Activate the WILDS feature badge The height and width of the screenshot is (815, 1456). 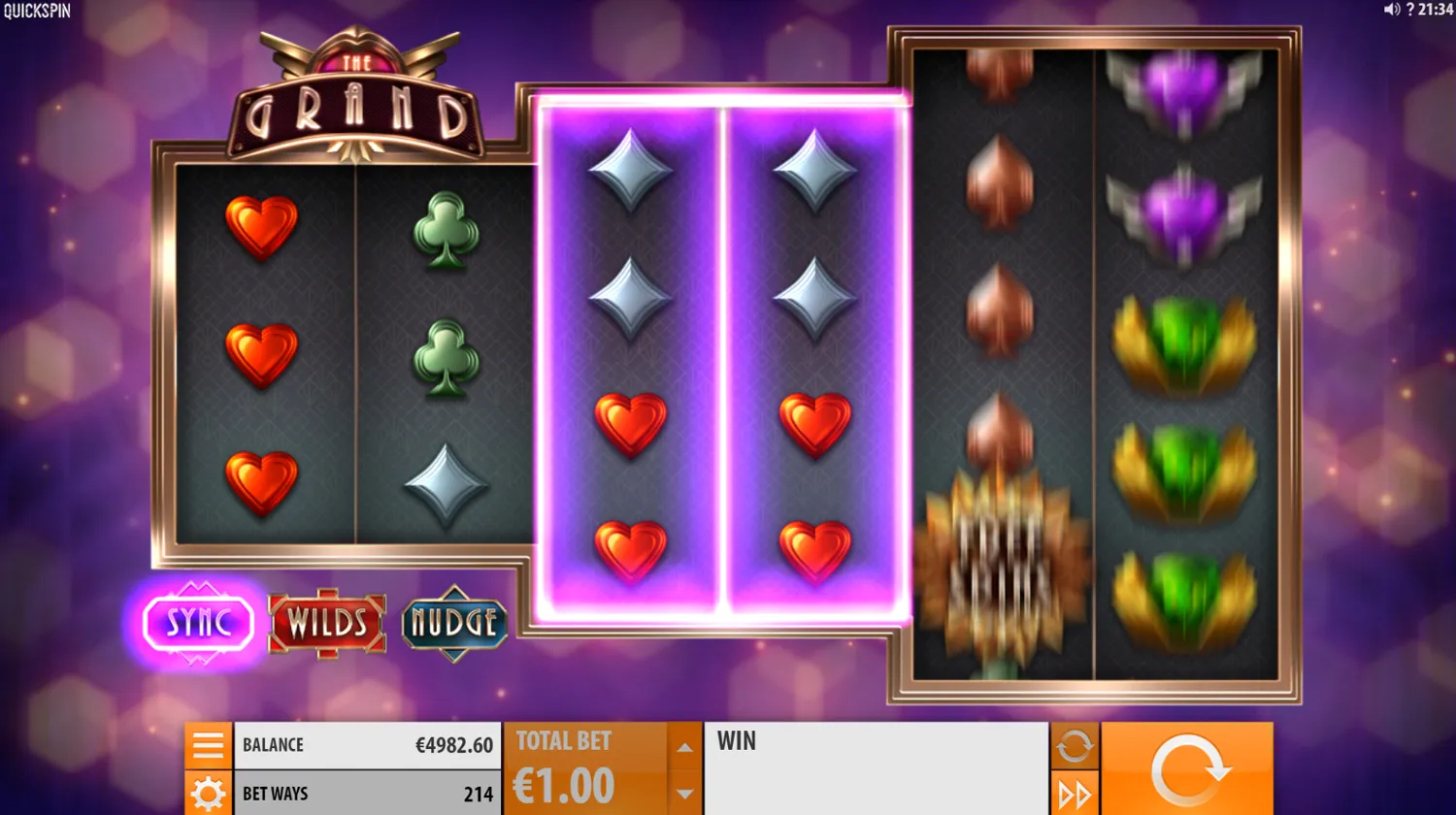pyautogui.click(x=327, y=625)
